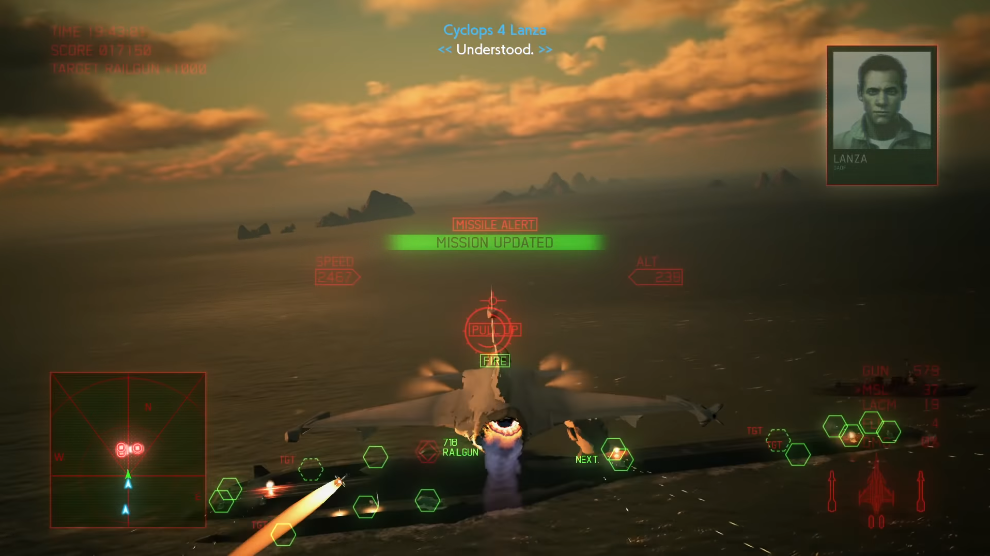Click the Mission Updated banner
The width and height of the screenshot is (990, 556).
495,242
